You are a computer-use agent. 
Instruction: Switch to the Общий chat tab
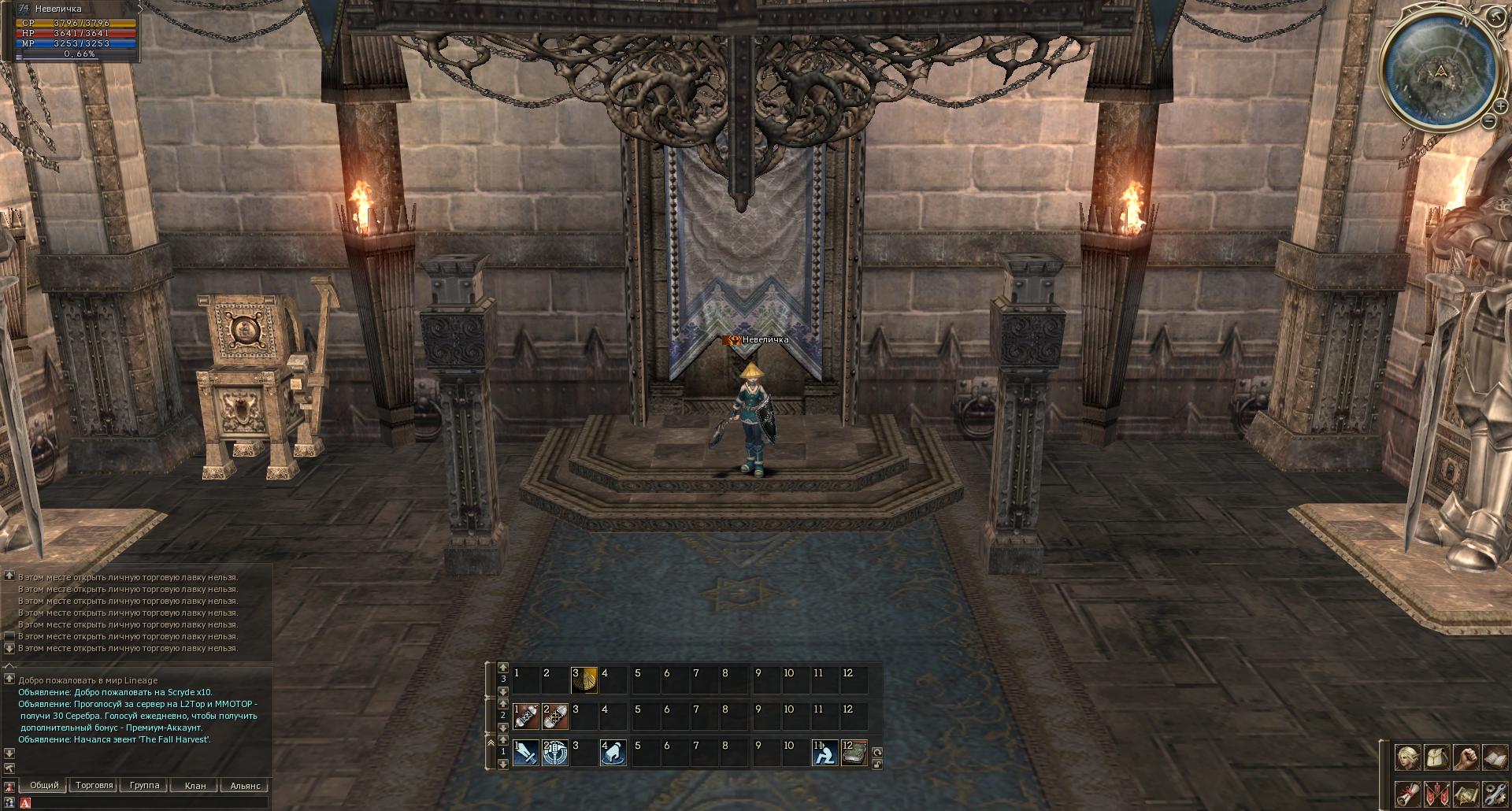point(44,785)
